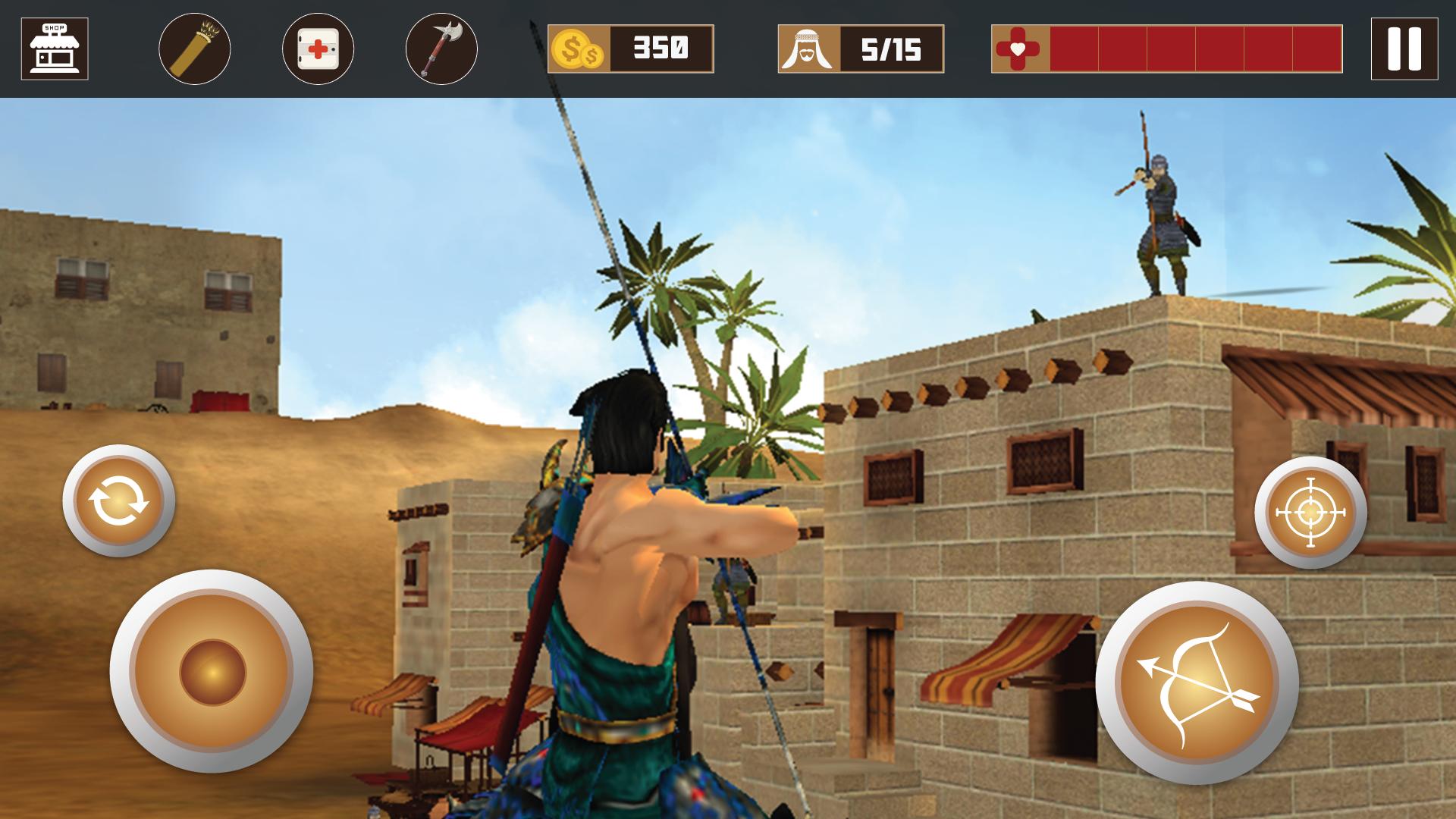Image resolution: width=1456 pixels, height=819 pixels.
Task: Pause the game
Action: pyautogui.click(x=1404, y=49)
